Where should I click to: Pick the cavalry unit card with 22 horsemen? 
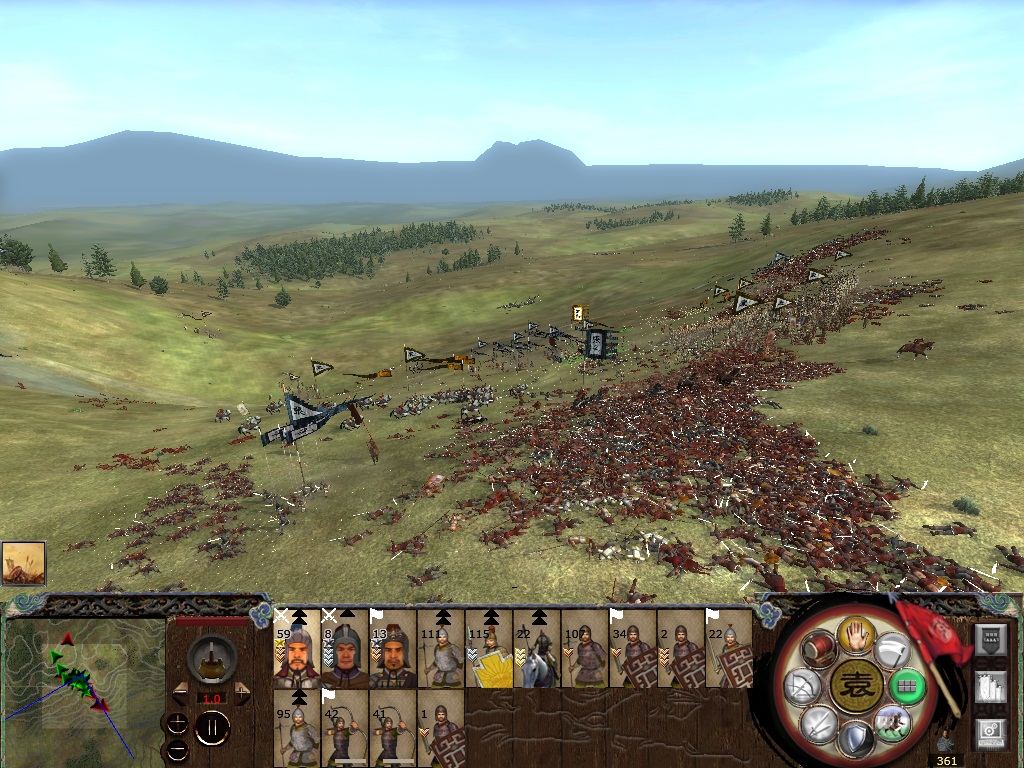pos(537,650)
